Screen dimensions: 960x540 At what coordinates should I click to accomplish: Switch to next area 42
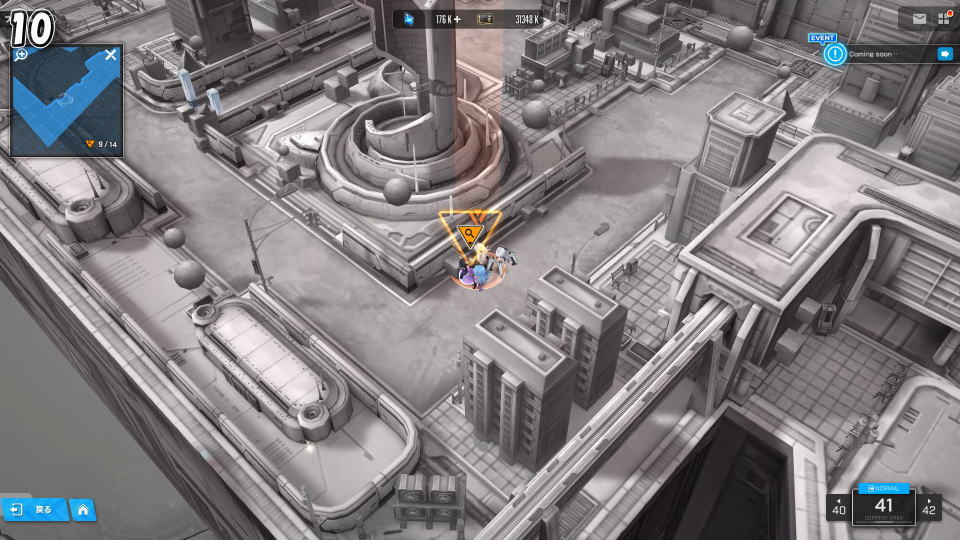pyautogui.click(x=929, y=507)
